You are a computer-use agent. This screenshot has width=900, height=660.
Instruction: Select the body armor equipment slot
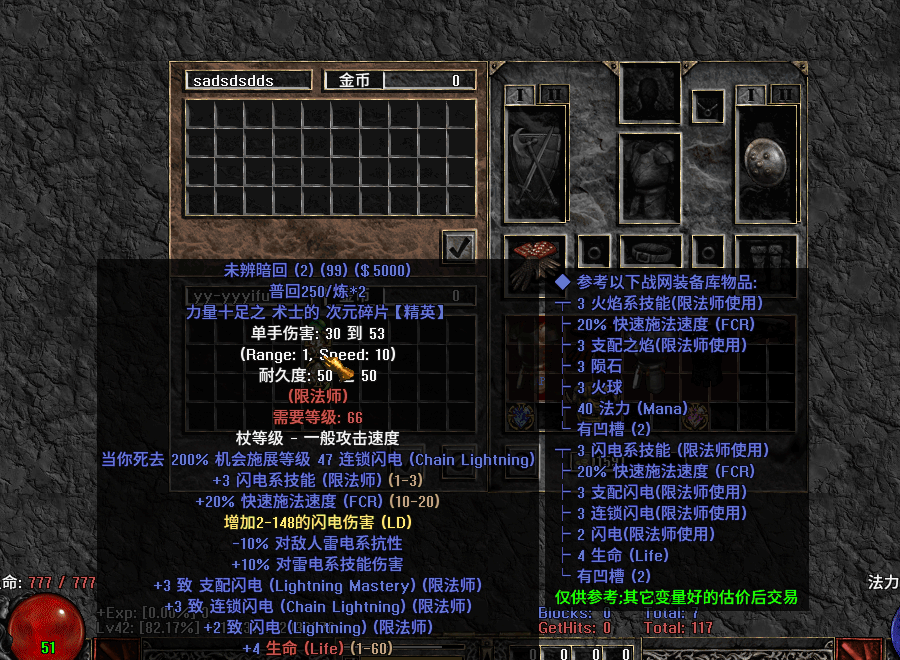point(651,176)
